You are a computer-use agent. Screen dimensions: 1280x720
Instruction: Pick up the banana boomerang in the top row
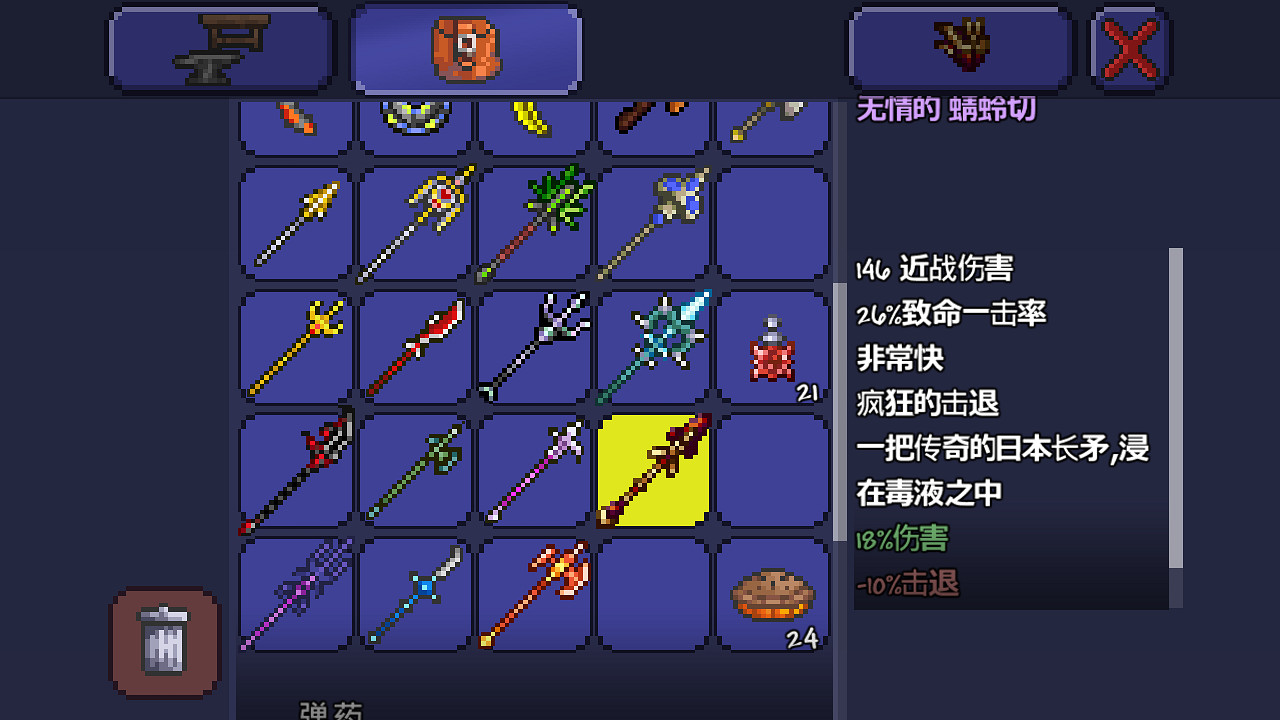coord(535,120)
